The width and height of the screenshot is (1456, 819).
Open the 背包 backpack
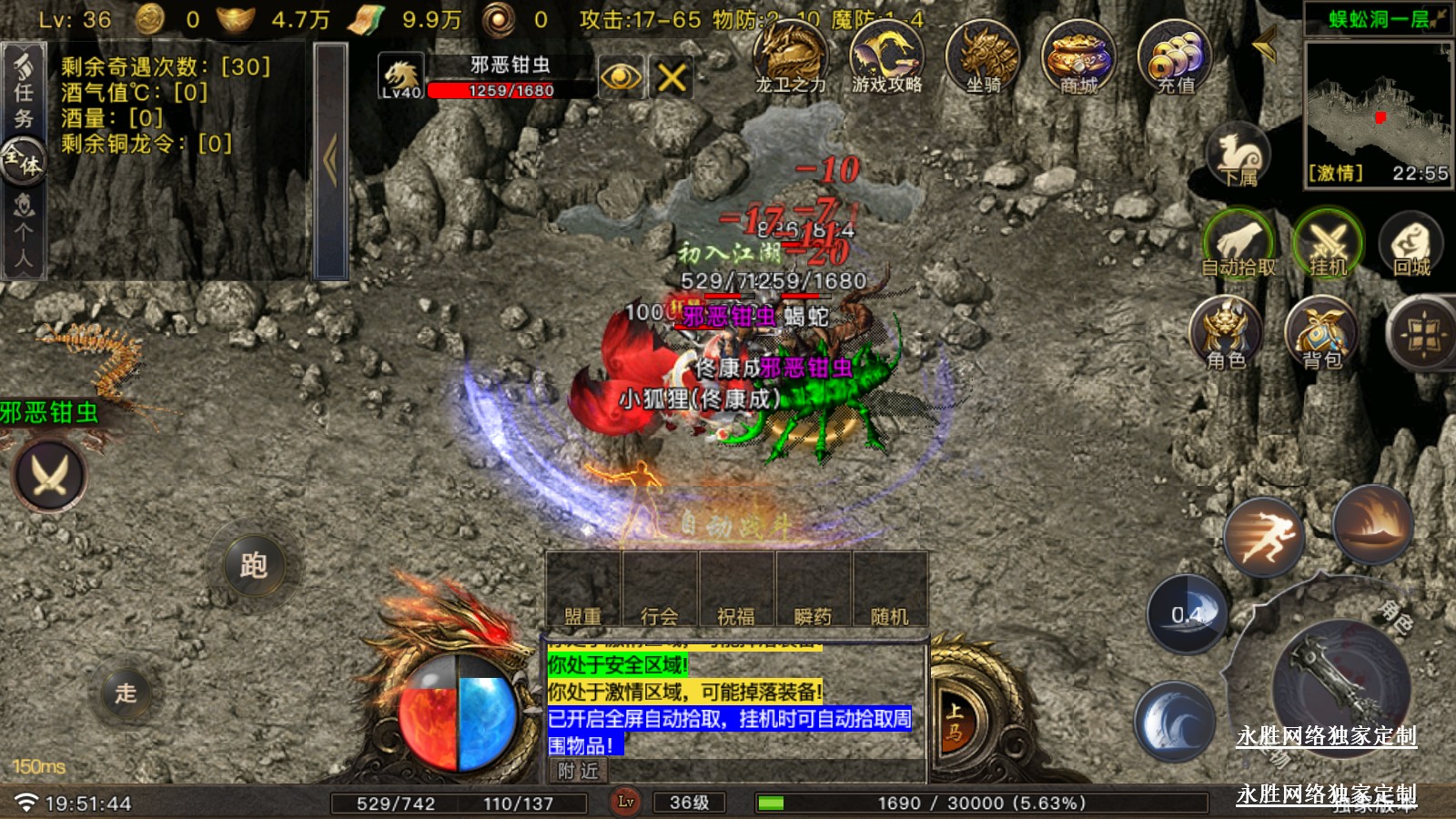tap(1321, 333)
